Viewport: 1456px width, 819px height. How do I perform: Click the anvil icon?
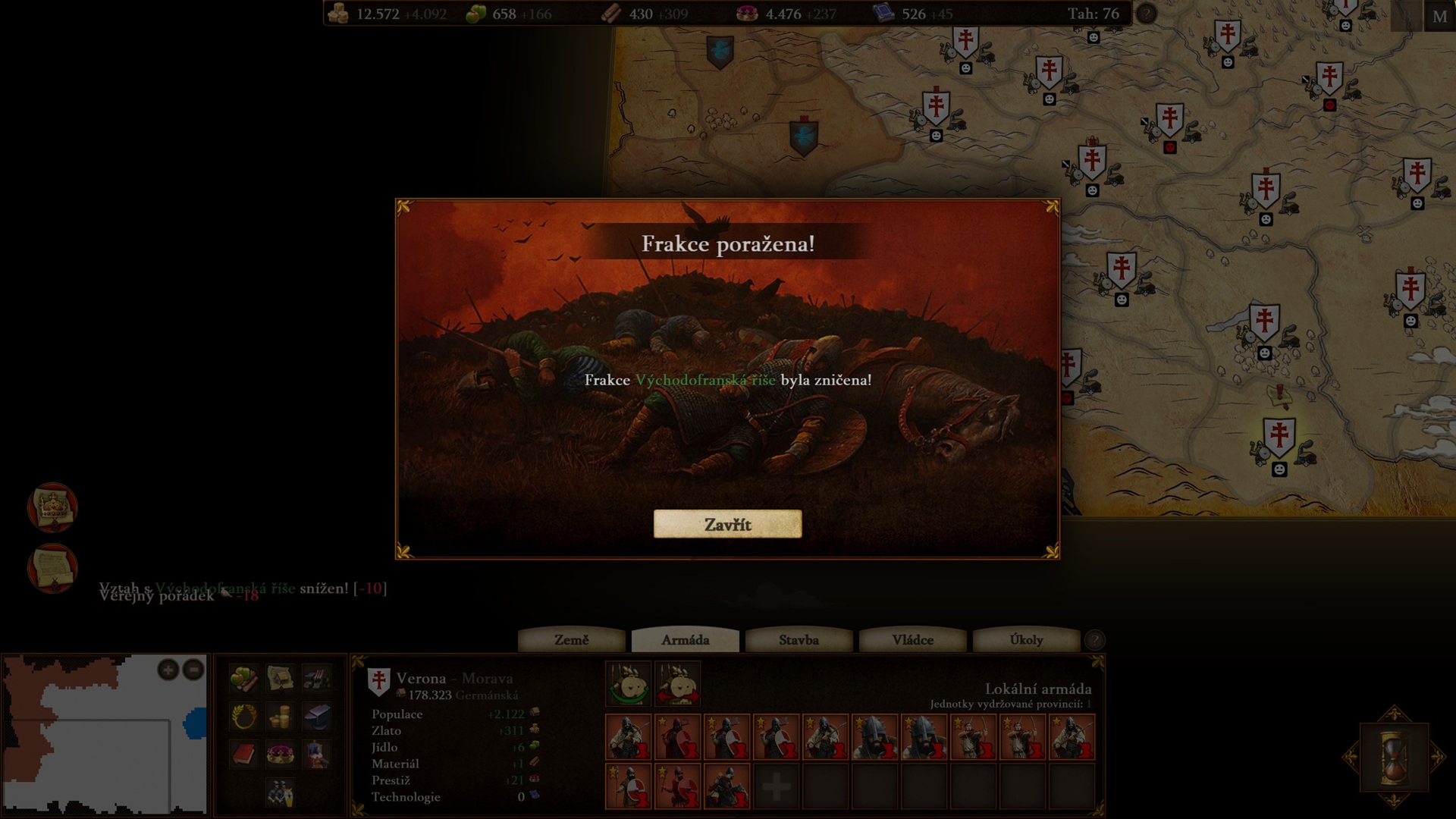point(317,716)
